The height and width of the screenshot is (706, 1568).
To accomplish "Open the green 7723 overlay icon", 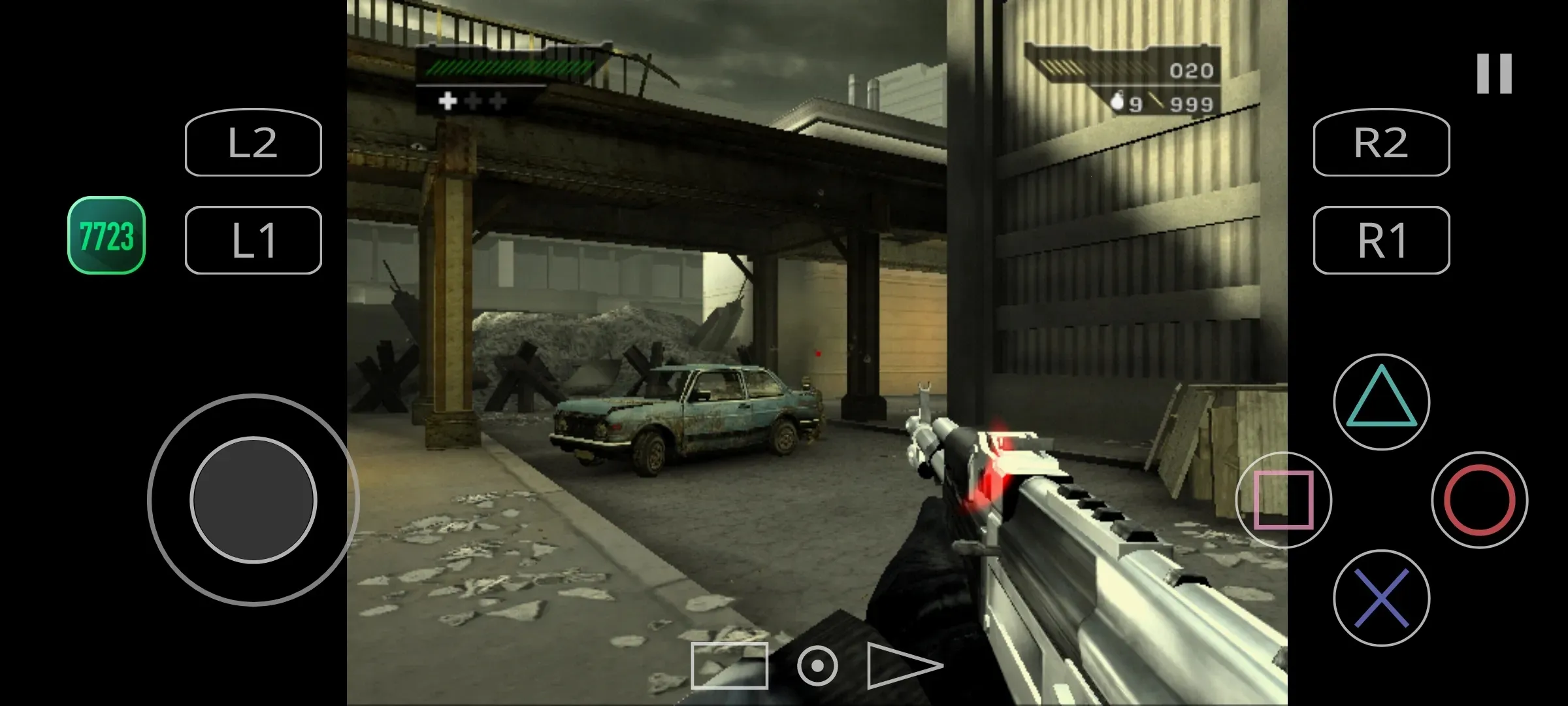I will pos(106,235).
